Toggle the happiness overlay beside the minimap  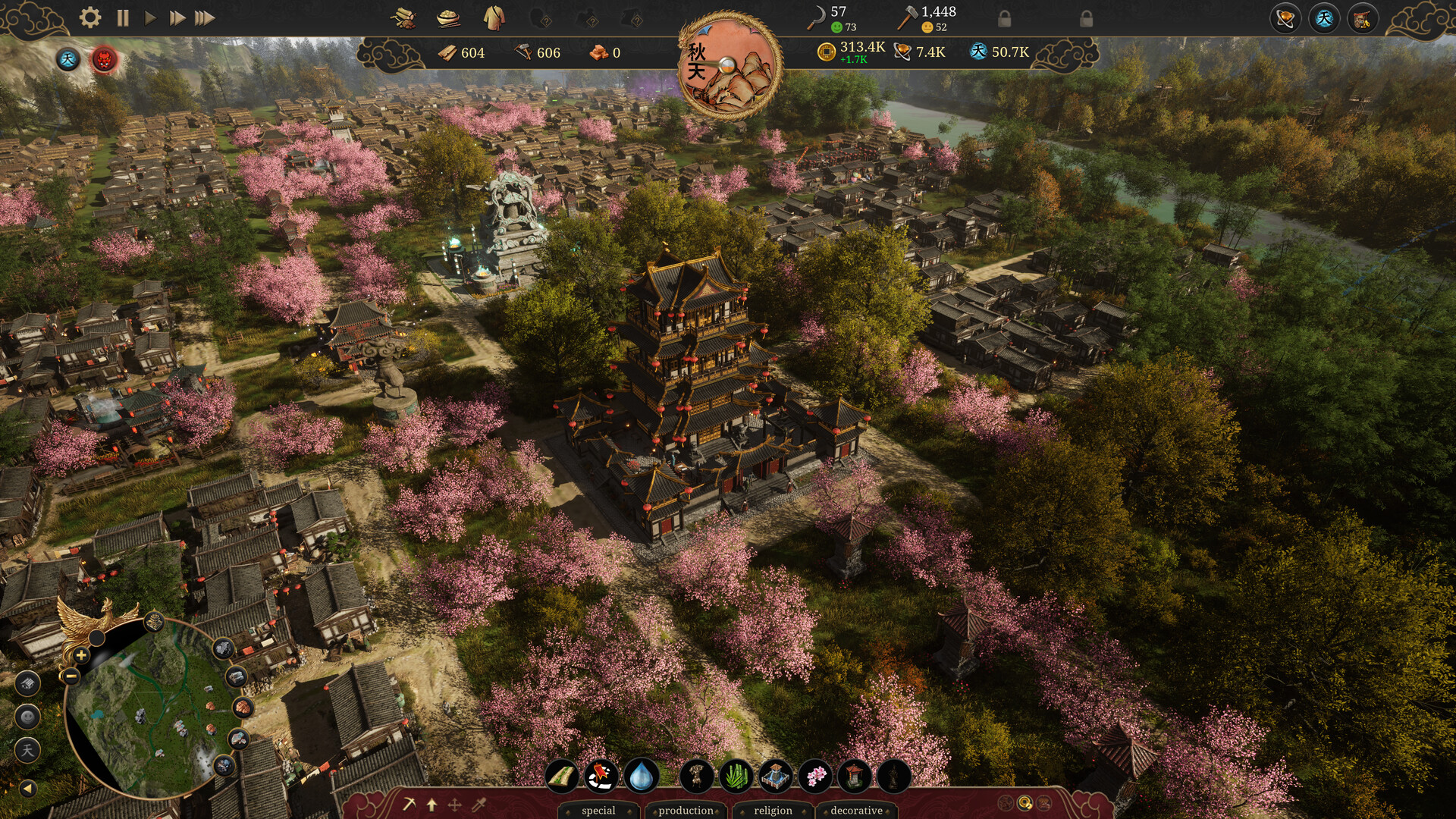(x=28, y=717)
